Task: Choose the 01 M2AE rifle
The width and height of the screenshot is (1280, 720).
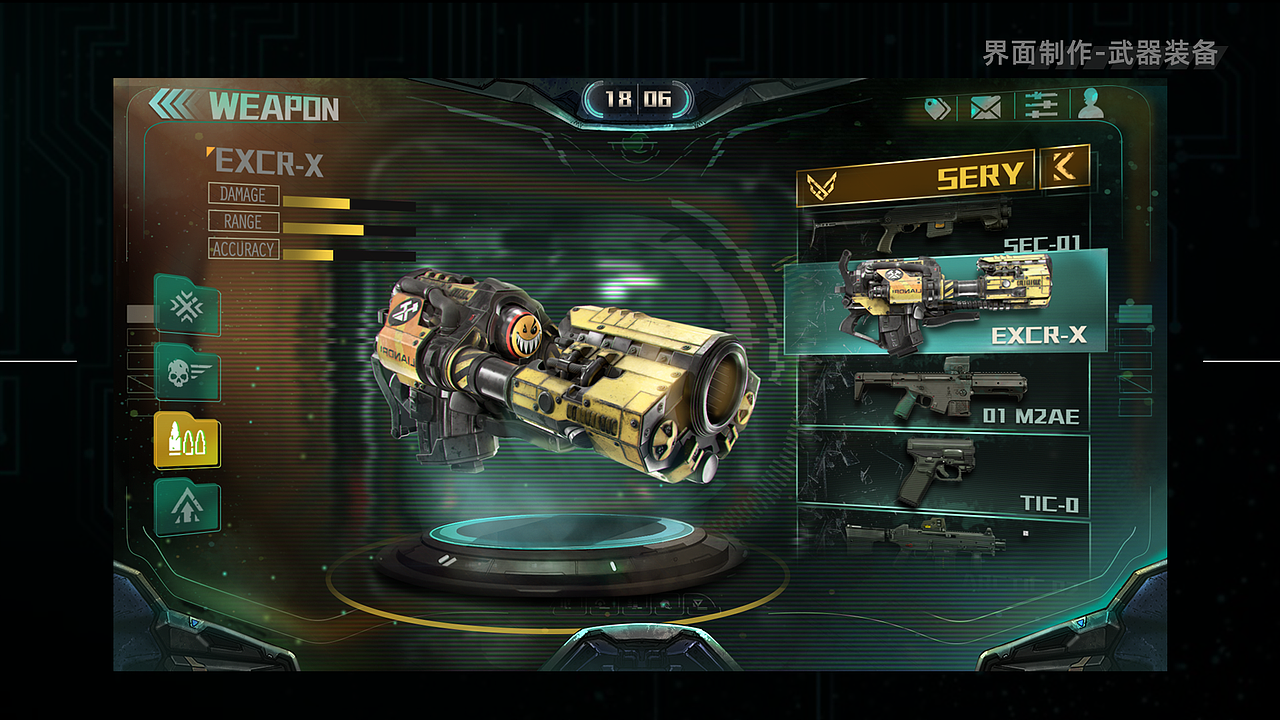Action: tap(943, 394)
